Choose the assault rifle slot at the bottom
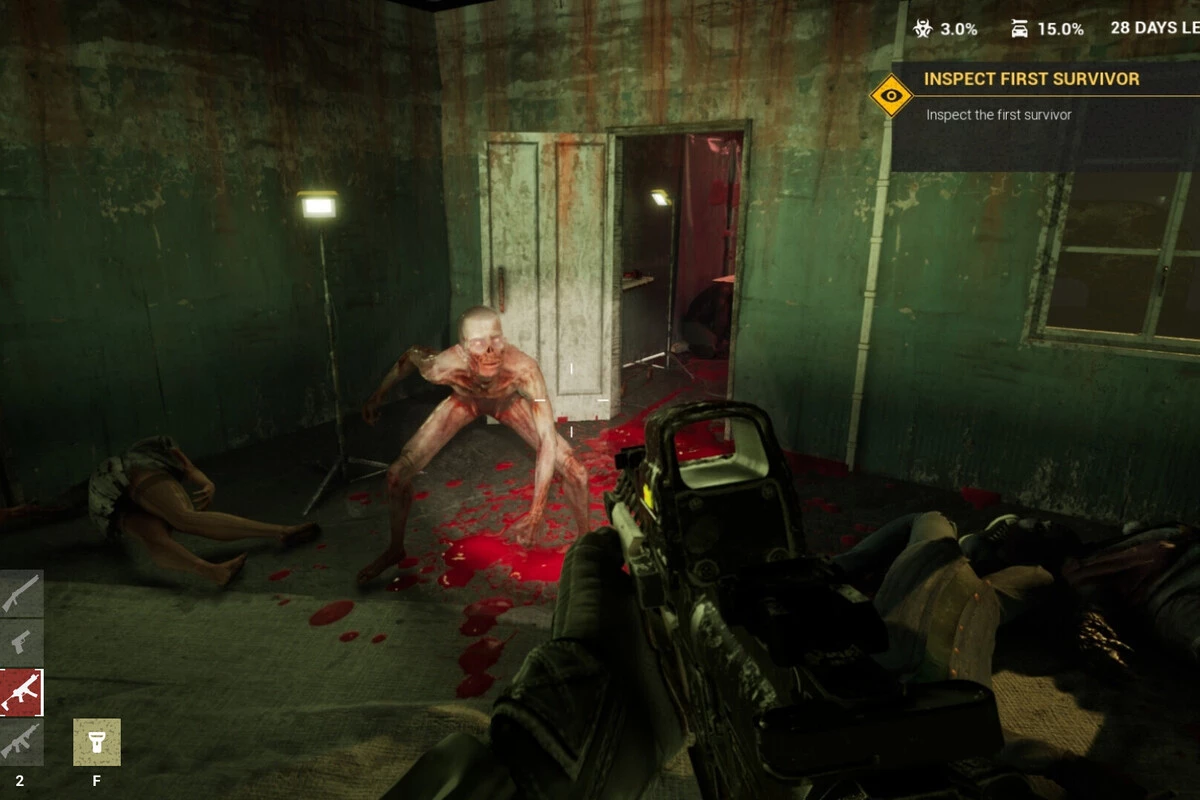 coord(21,741)
